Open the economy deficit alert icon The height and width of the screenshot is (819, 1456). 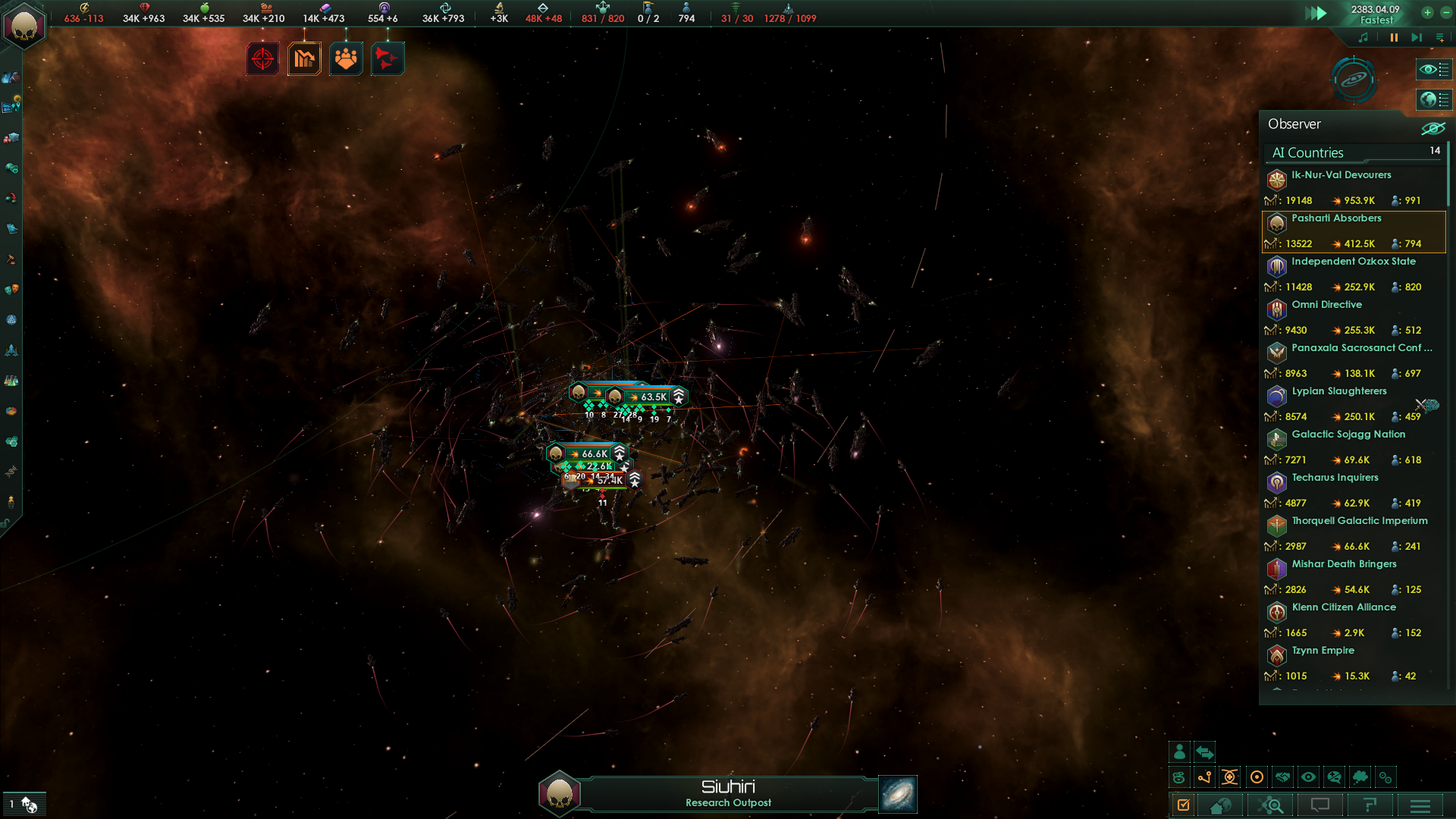304,58
